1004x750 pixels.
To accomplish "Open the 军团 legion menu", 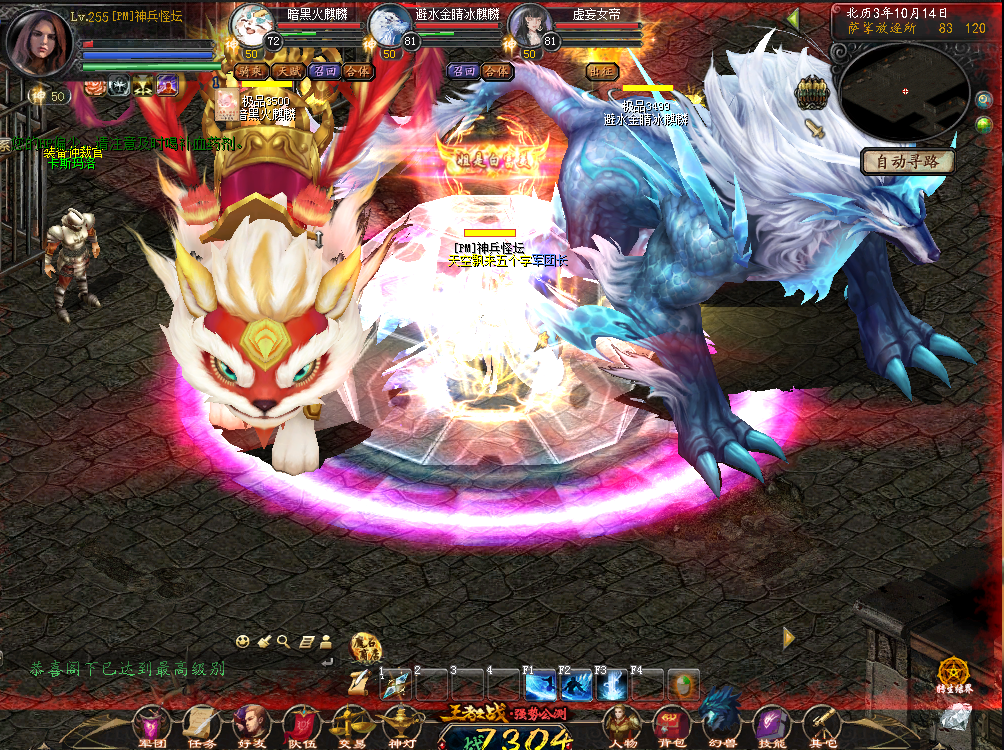I will 151,723.
